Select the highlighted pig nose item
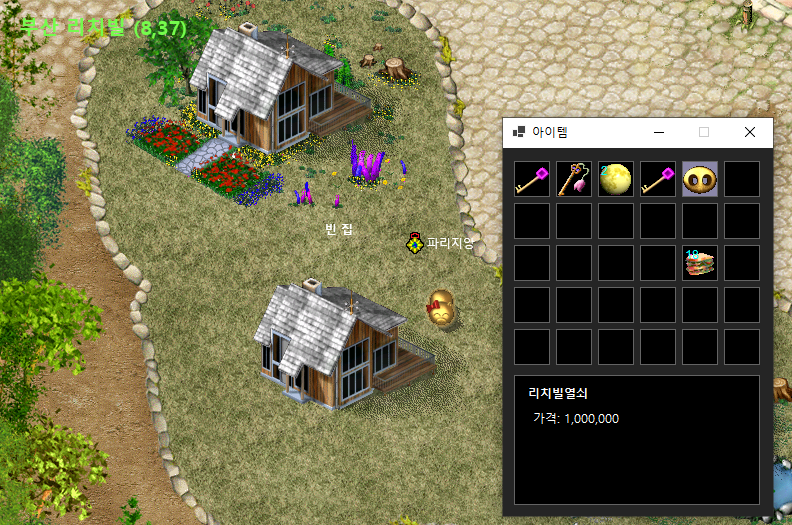The image size is (792, 525). 700,179
